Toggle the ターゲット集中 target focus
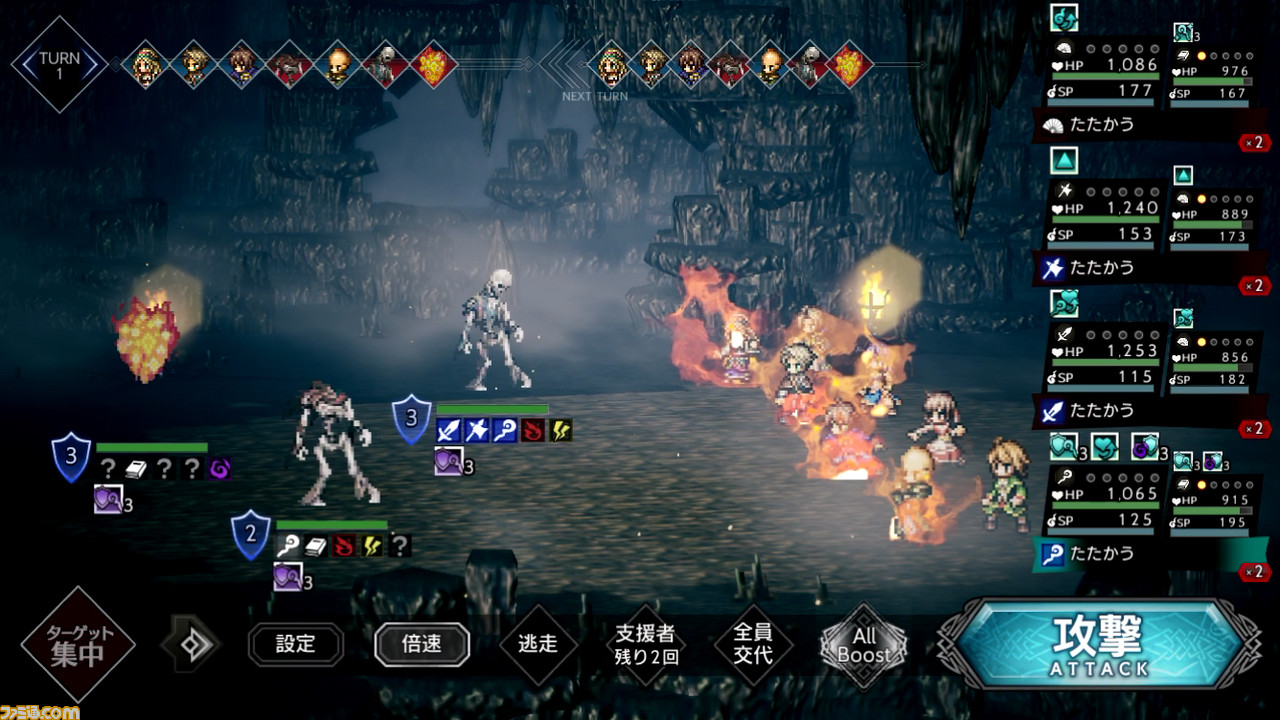 [x=77, y=644]
